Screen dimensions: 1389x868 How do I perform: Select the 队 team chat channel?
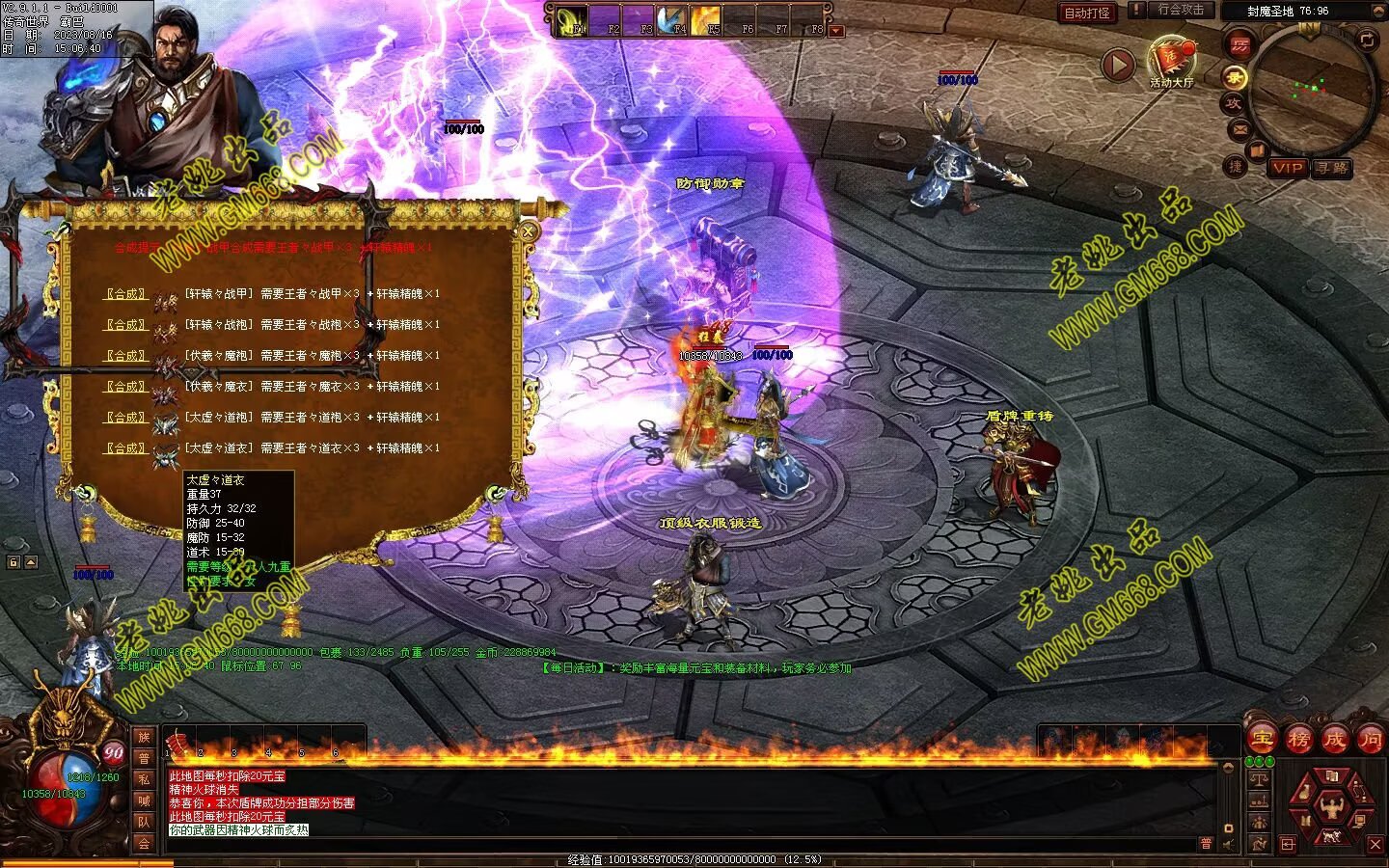pyautogui.click(x=144, y=822)
